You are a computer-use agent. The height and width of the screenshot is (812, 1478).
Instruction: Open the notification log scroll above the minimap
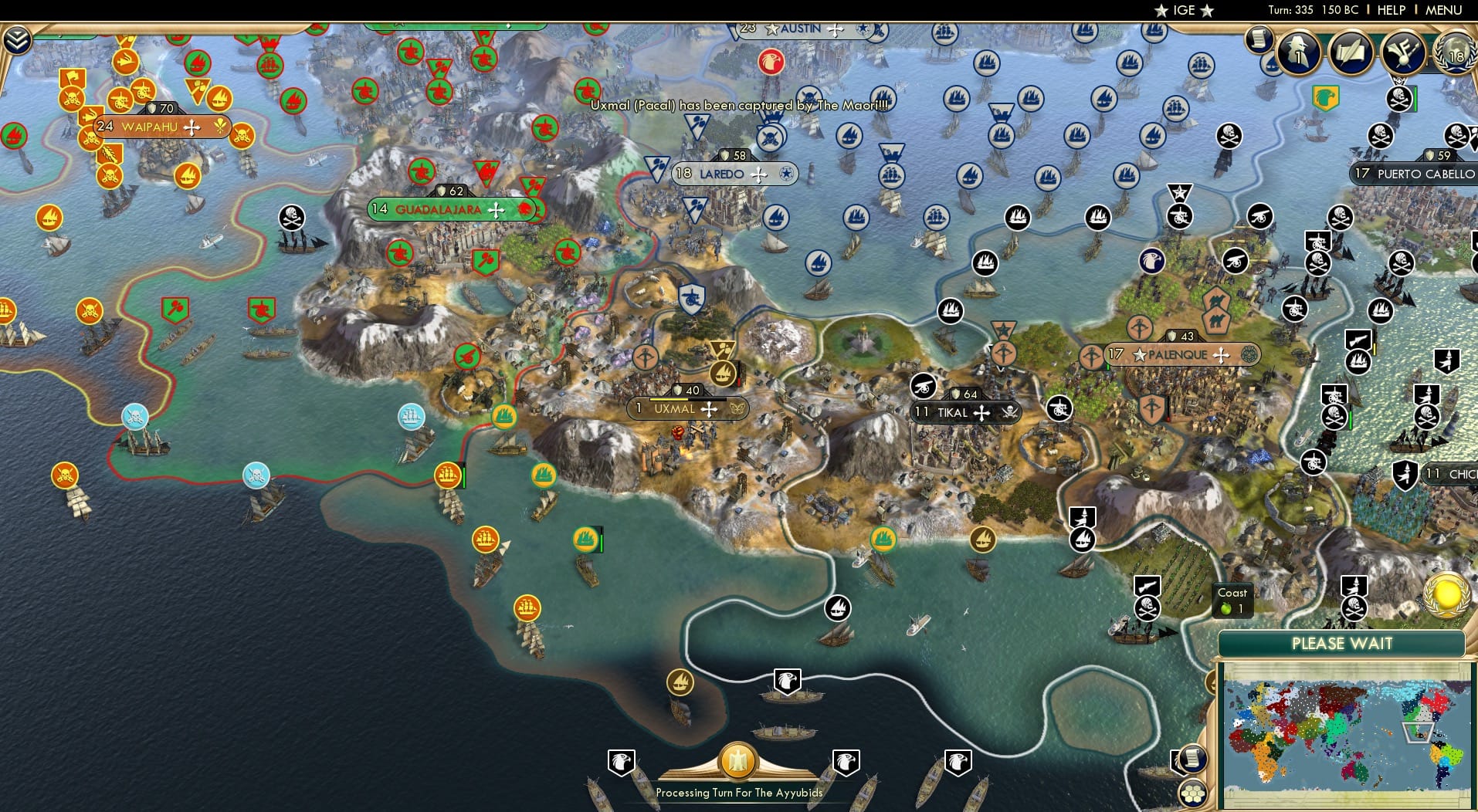(1193, 759)
